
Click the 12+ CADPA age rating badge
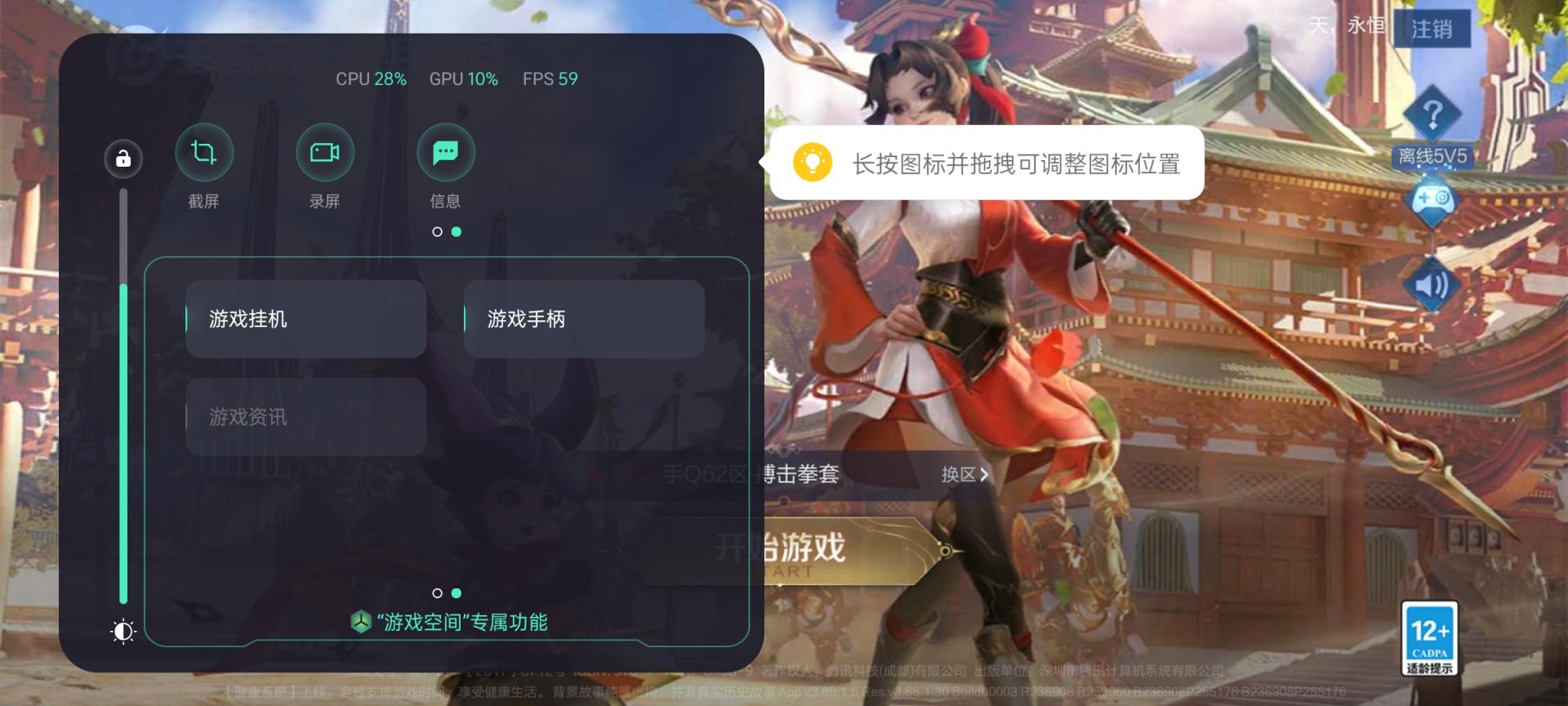pos(1430,637)
